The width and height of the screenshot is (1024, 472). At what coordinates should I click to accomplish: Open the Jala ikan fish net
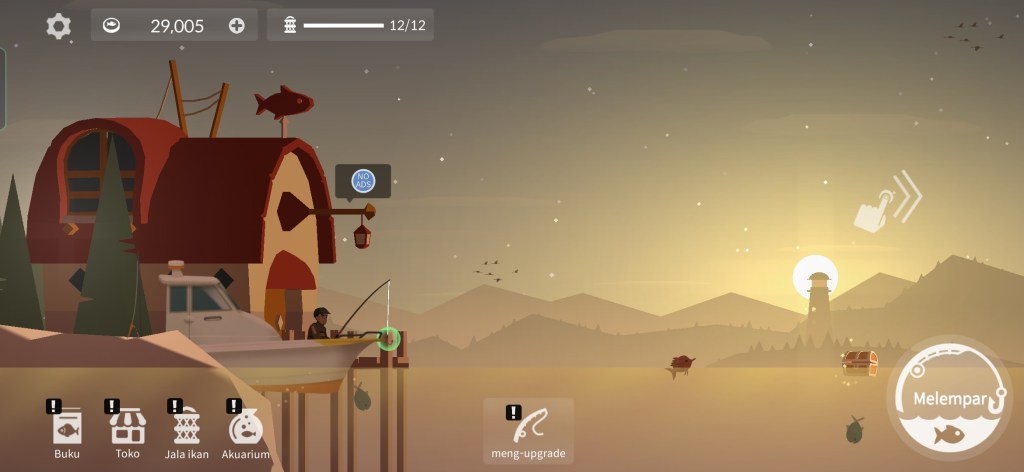click(187, 431)
